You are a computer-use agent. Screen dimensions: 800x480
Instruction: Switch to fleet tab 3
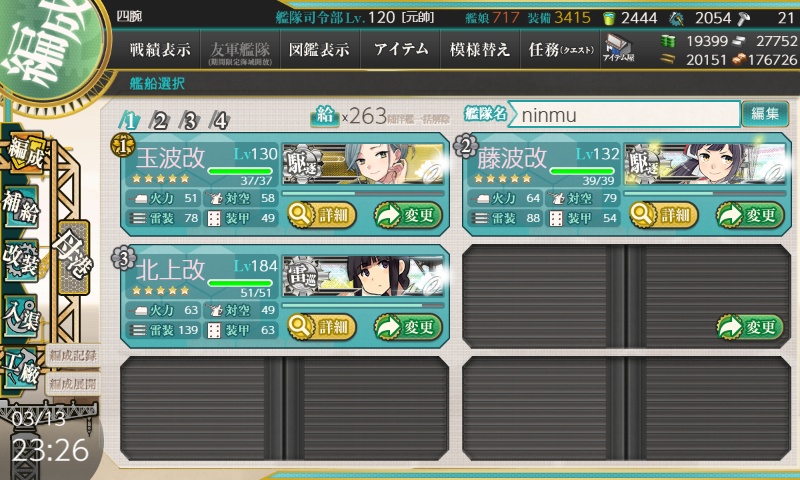point(190,121)
